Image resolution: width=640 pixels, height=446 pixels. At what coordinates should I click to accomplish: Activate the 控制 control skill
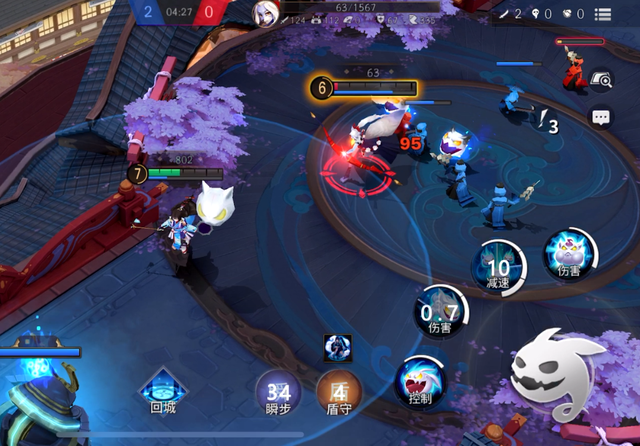click(420, 379)
